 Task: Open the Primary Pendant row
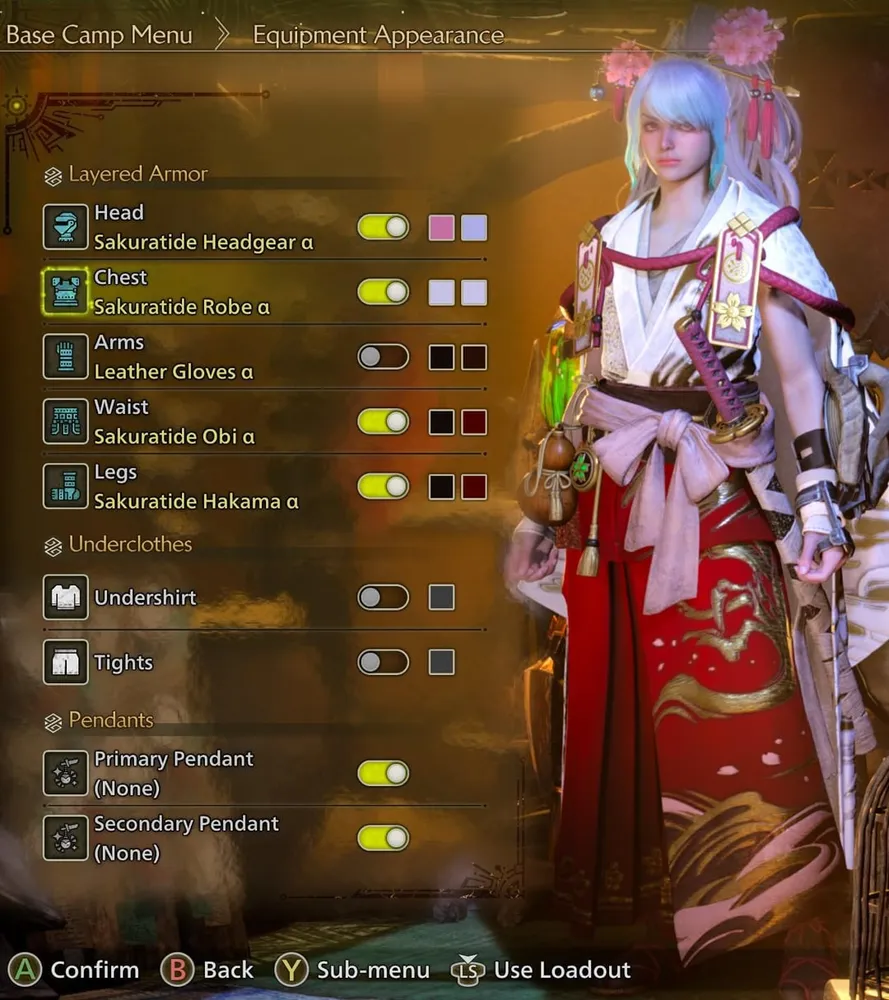pyautogui.click(x=173, y=773)
